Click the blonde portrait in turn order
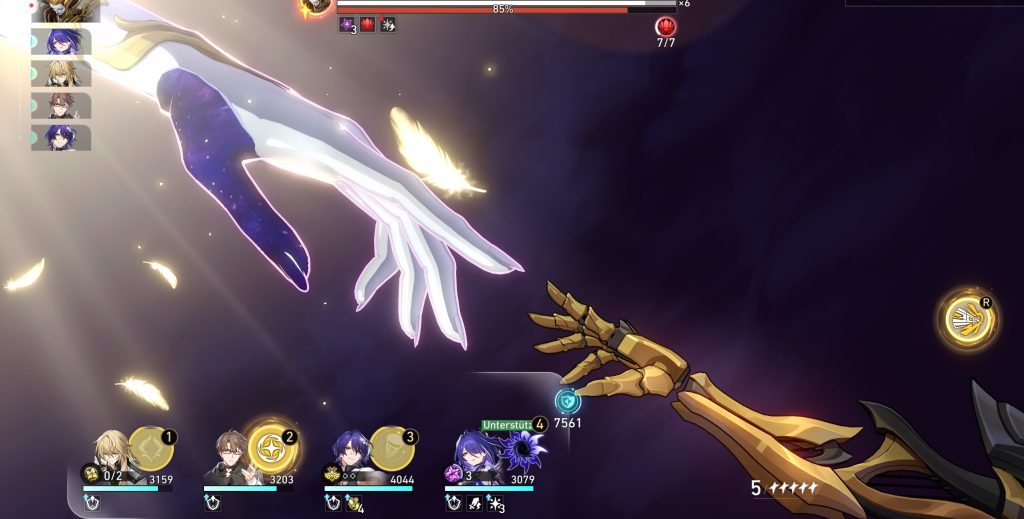This screenshot has height=519, width=1024. [x=65, y=74]
